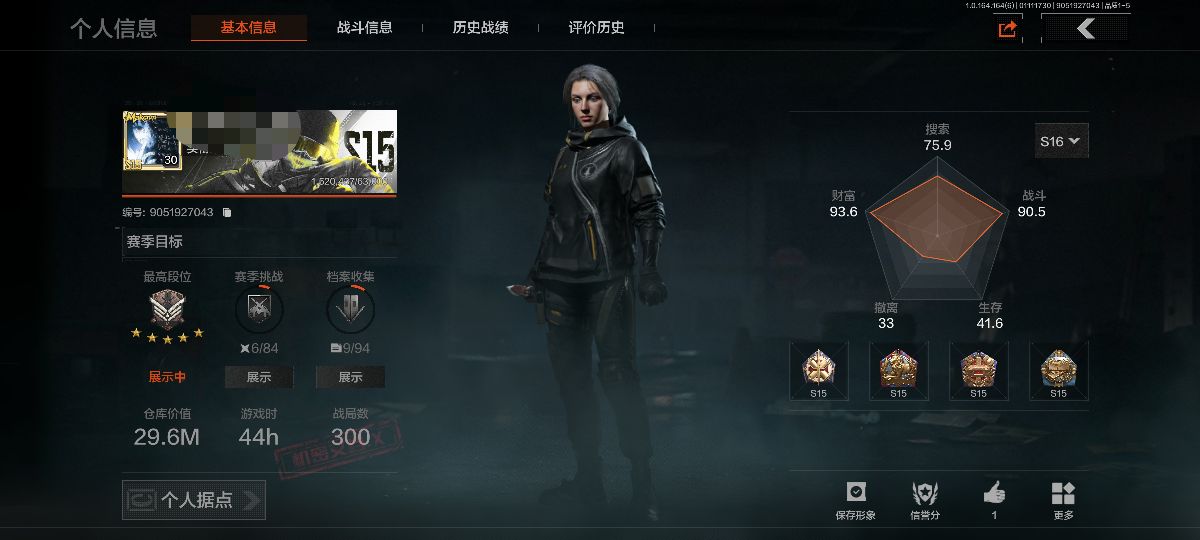The image size is (1200, 540).
Task: Open the 更多 options menu
Action: pyautogui.click(x=1063, y=500)
